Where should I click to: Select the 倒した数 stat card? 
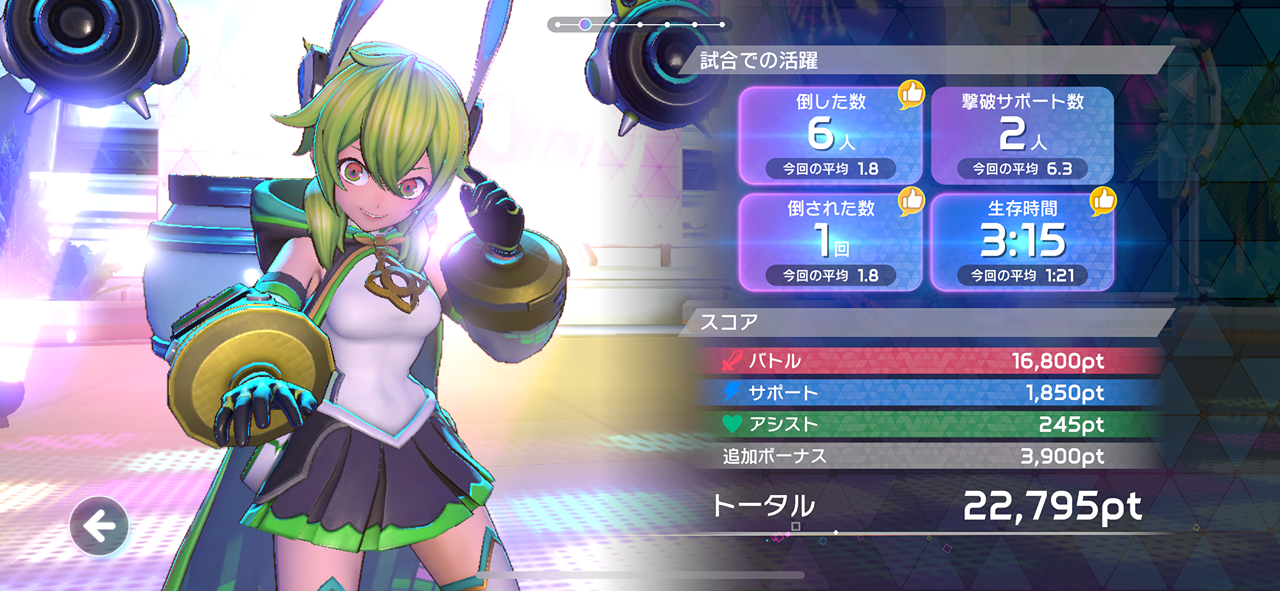tap(830, 135)
